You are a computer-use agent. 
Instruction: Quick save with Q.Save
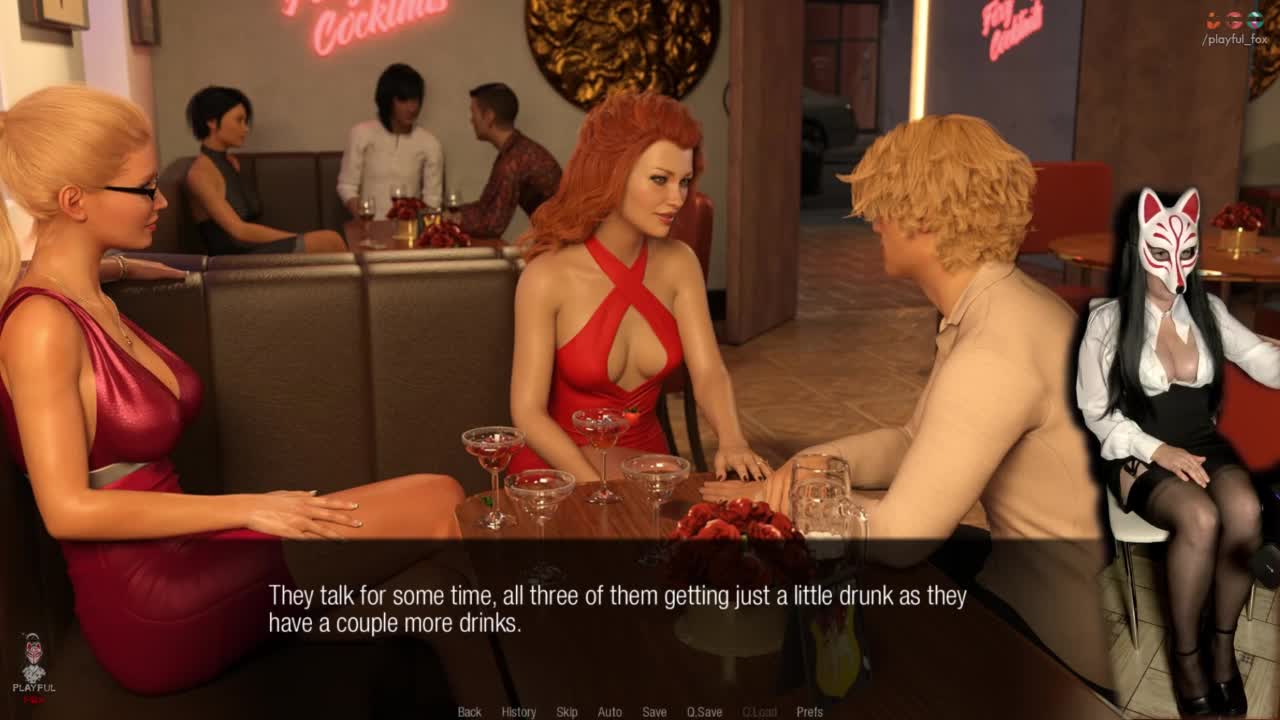pos(704,712)
